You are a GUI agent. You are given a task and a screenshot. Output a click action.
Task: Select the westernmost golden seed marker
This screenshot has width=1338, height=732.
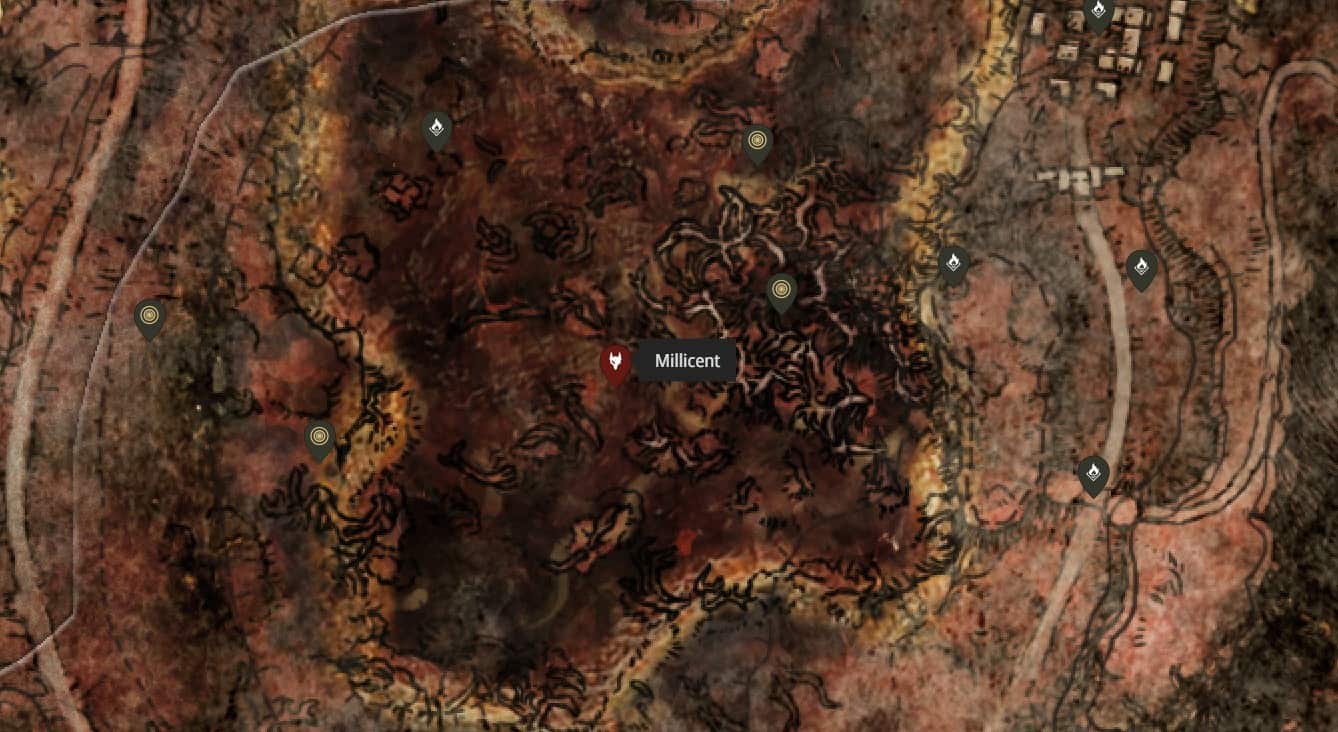148,315
